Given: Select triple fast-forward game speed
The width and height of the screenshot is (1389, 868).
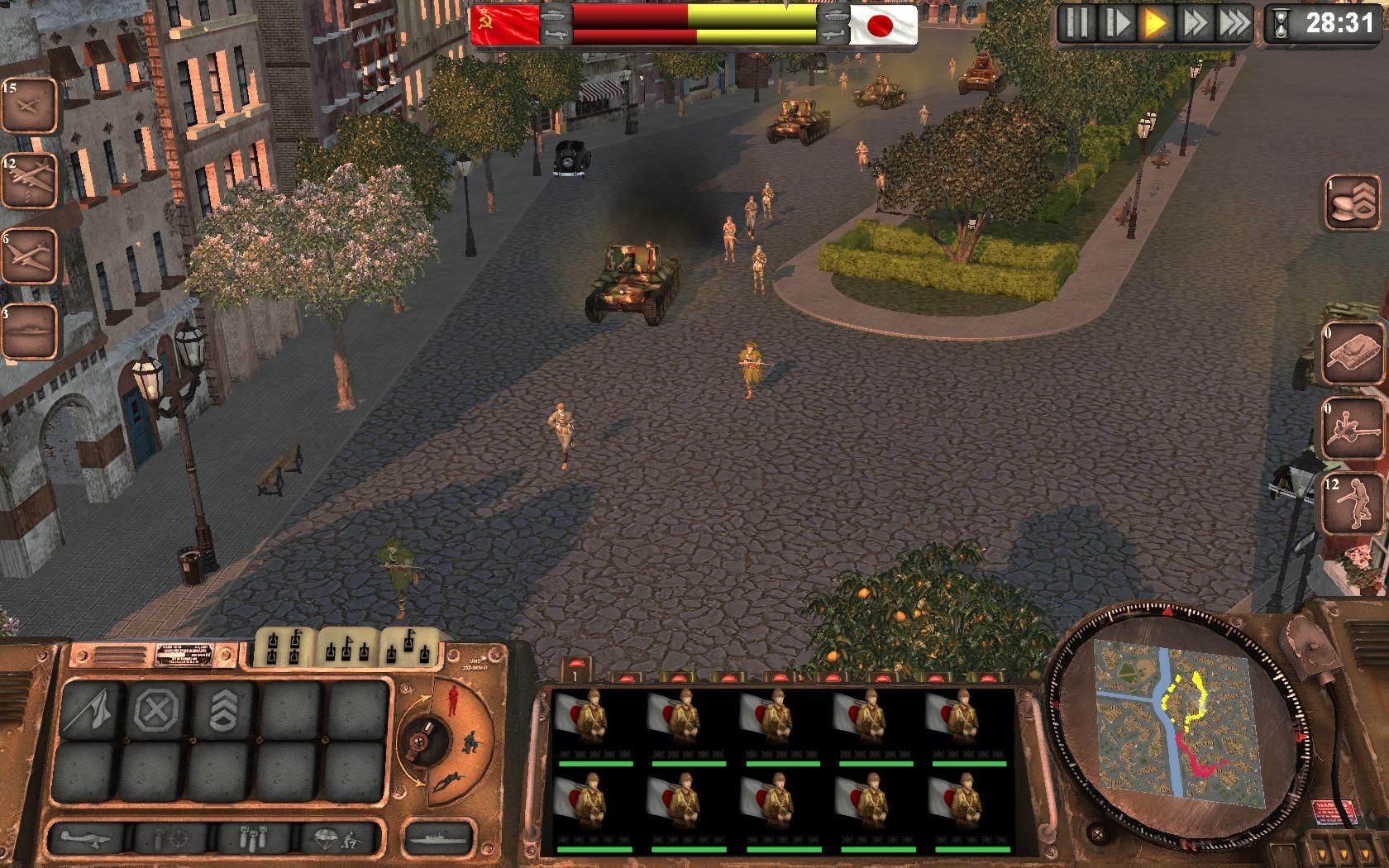Looking at the screenshot, I should [x=1234, y=23].
